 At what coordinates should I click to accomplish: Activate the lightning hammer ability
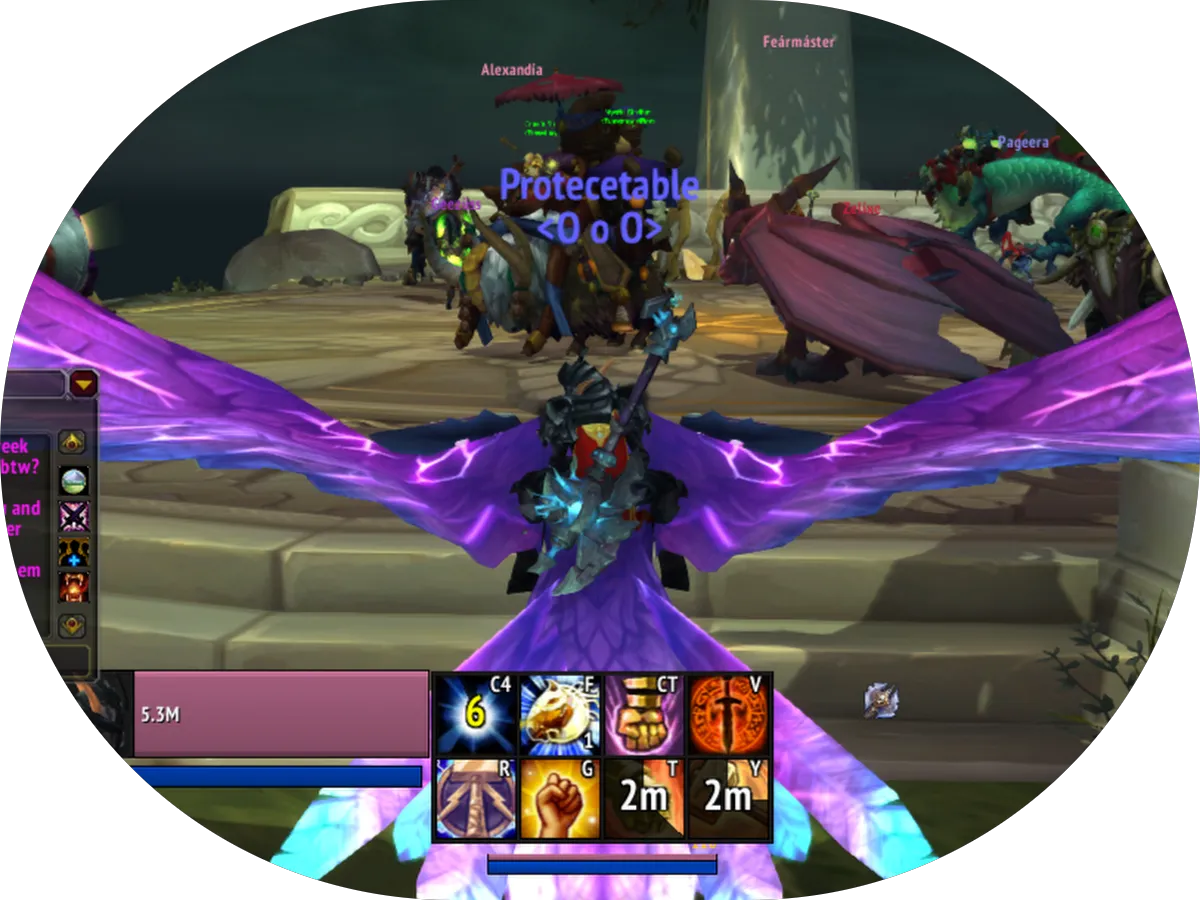476,798
